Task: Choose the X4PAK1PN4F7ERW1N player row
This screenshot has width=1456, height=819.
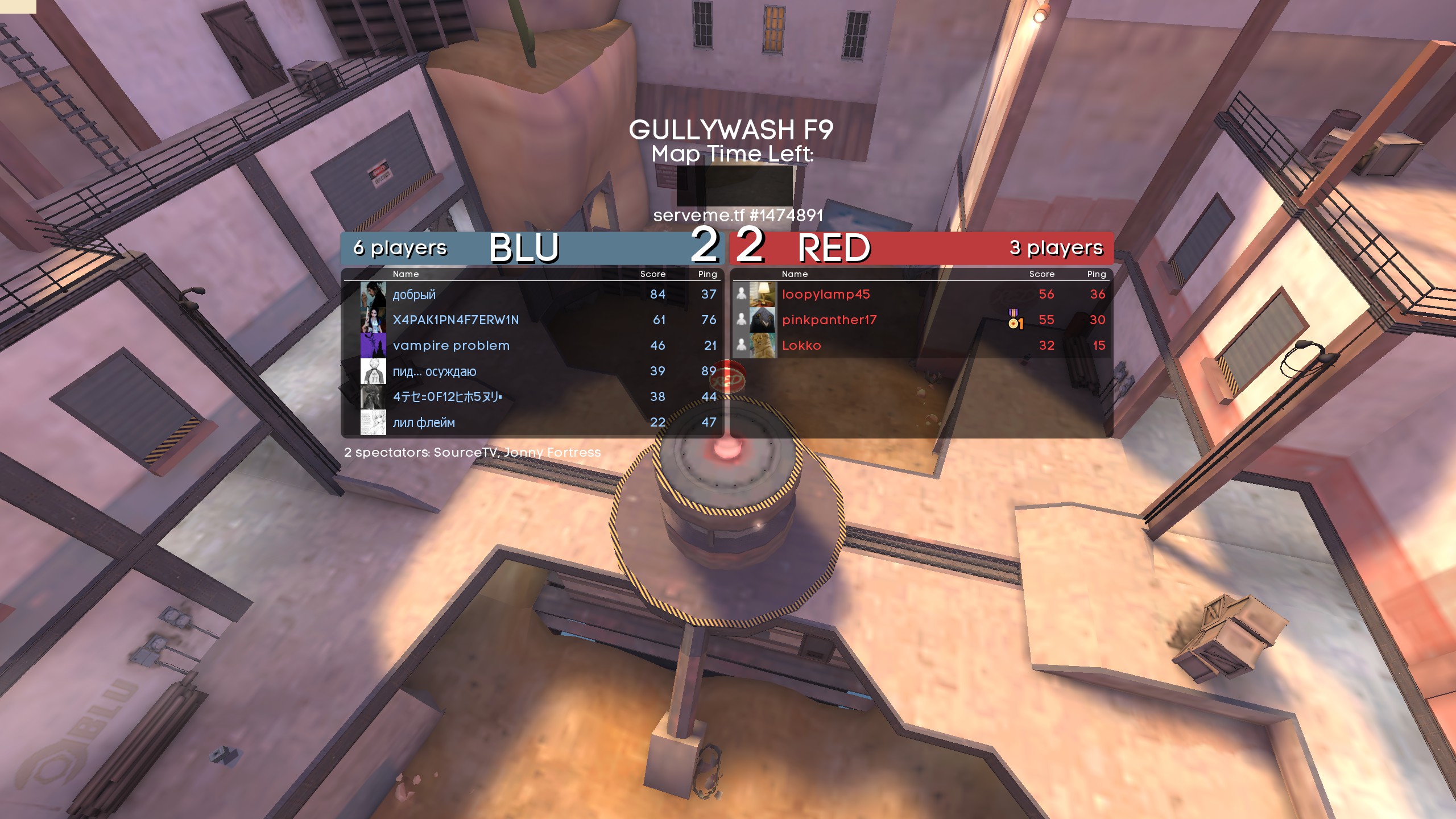Action: [x=456, y=320]
